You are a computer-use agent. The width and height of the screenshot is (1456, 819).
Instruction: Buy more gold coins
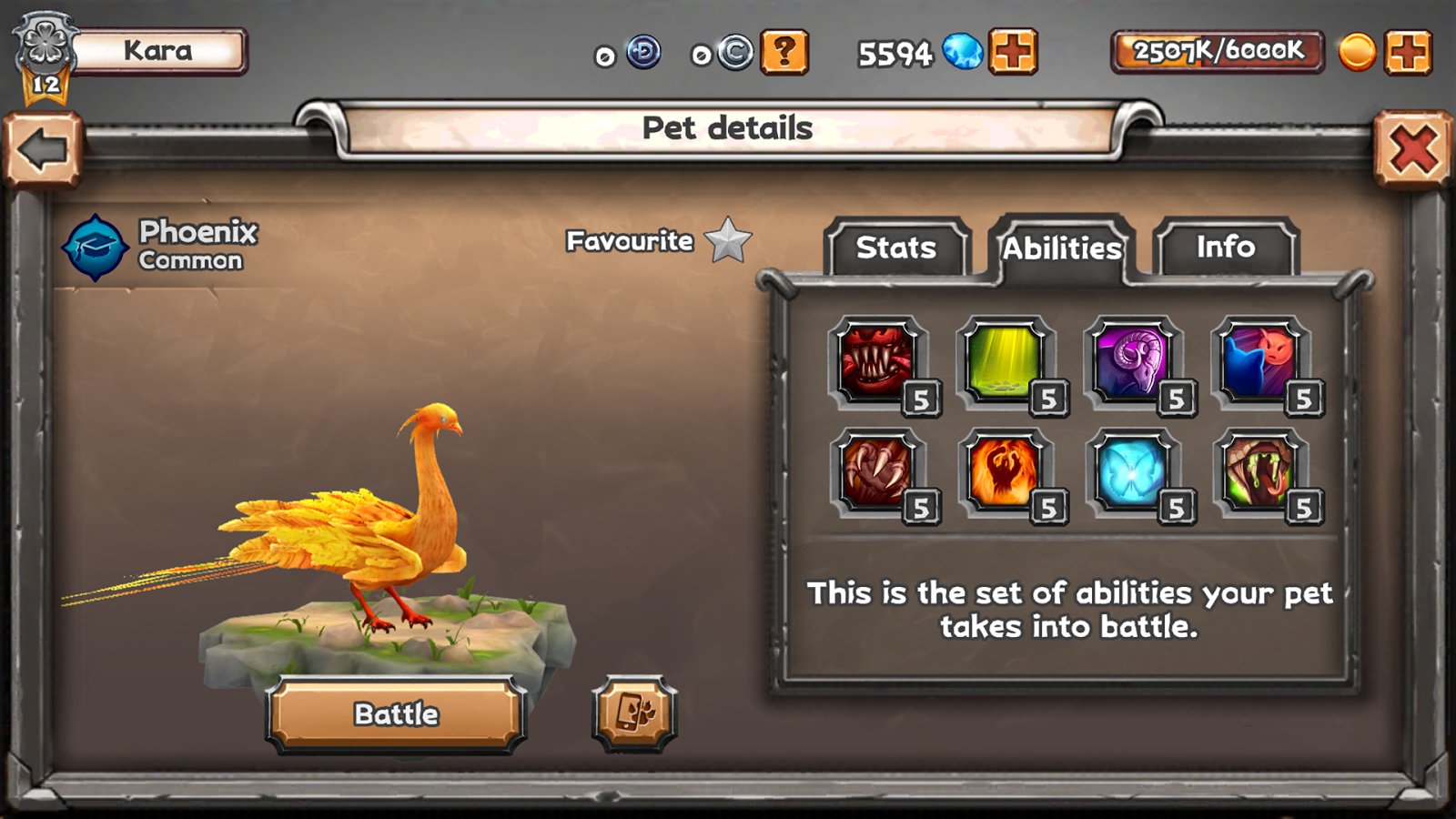click(x=1408, y=52)
